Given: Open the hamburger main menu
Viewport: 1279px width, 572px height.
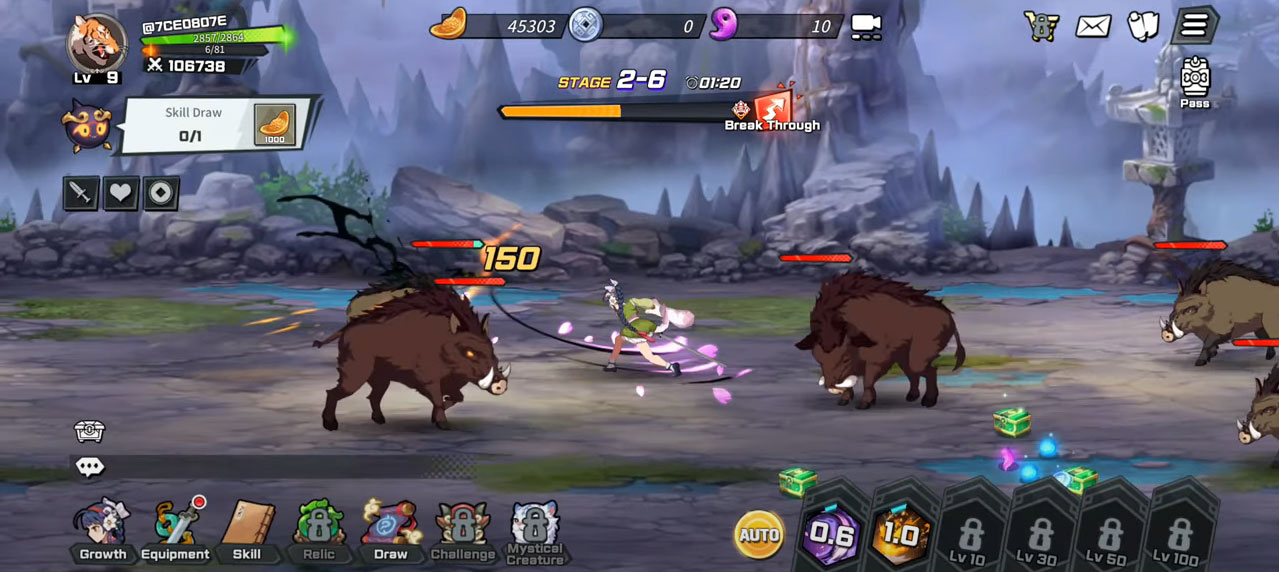Looking at the screenshot, I should pos(1194,26).
